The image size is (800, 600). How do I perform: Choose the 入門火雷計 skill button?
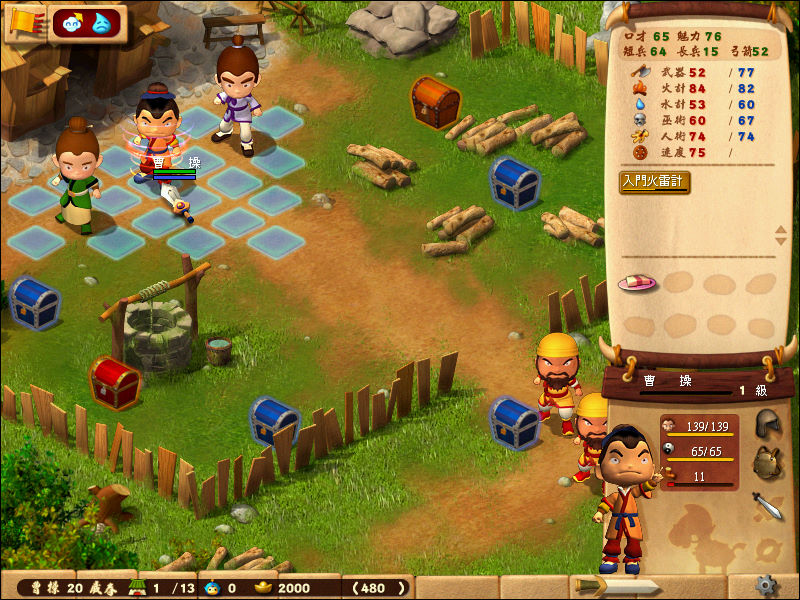point(654,182)
